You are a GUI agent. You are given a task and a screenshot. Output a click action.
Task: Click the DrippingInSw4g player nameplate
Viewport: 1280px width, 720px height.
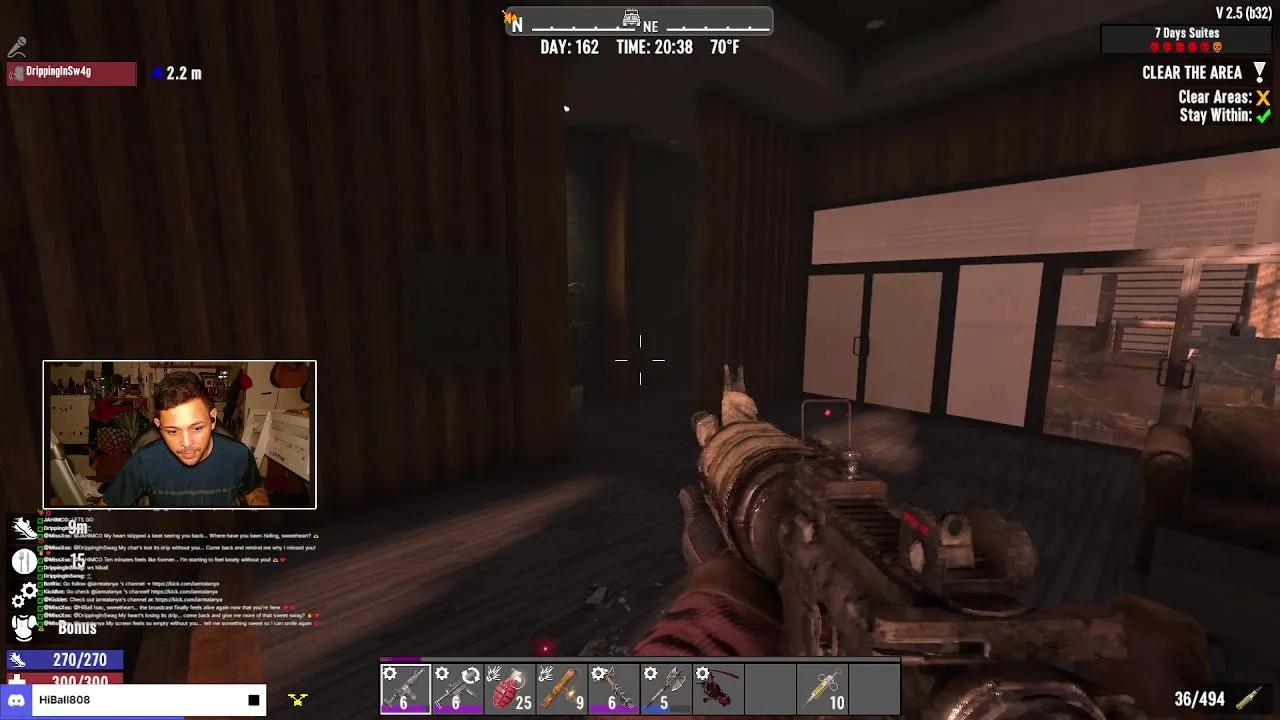tap(70, 73)
